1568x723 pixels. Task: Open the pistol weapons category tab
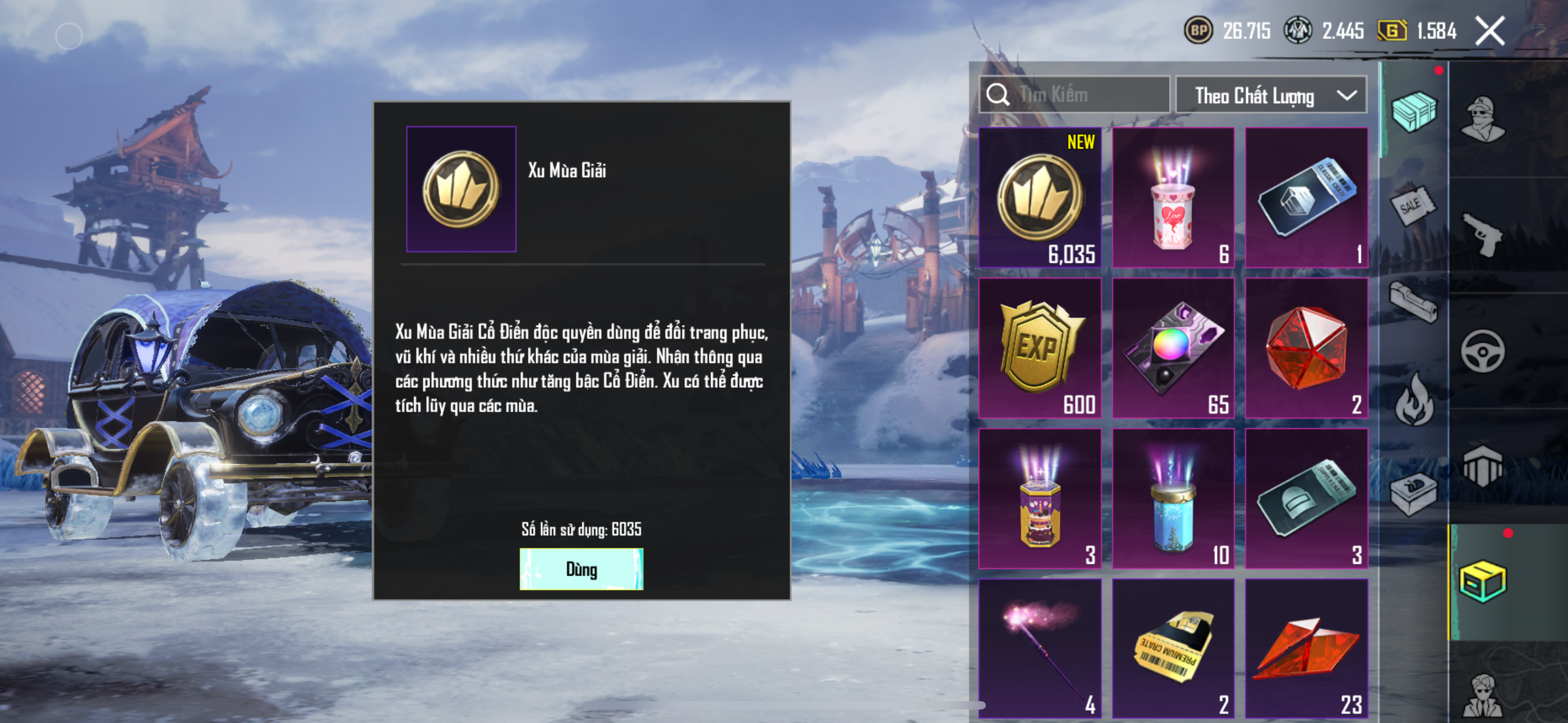pos(1483,234)
